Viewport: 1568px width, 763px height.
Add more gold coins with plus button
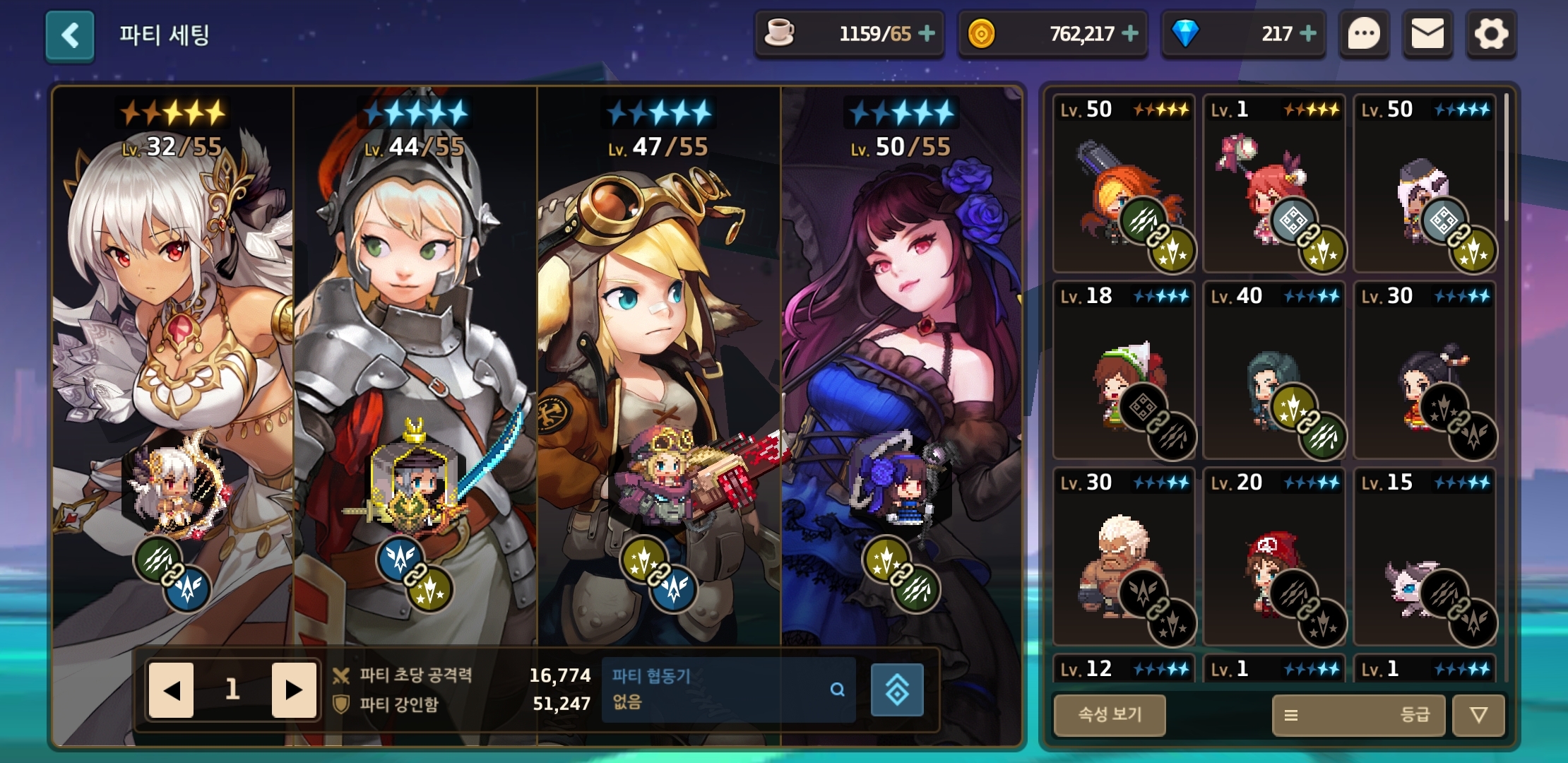pos(1130,33)
